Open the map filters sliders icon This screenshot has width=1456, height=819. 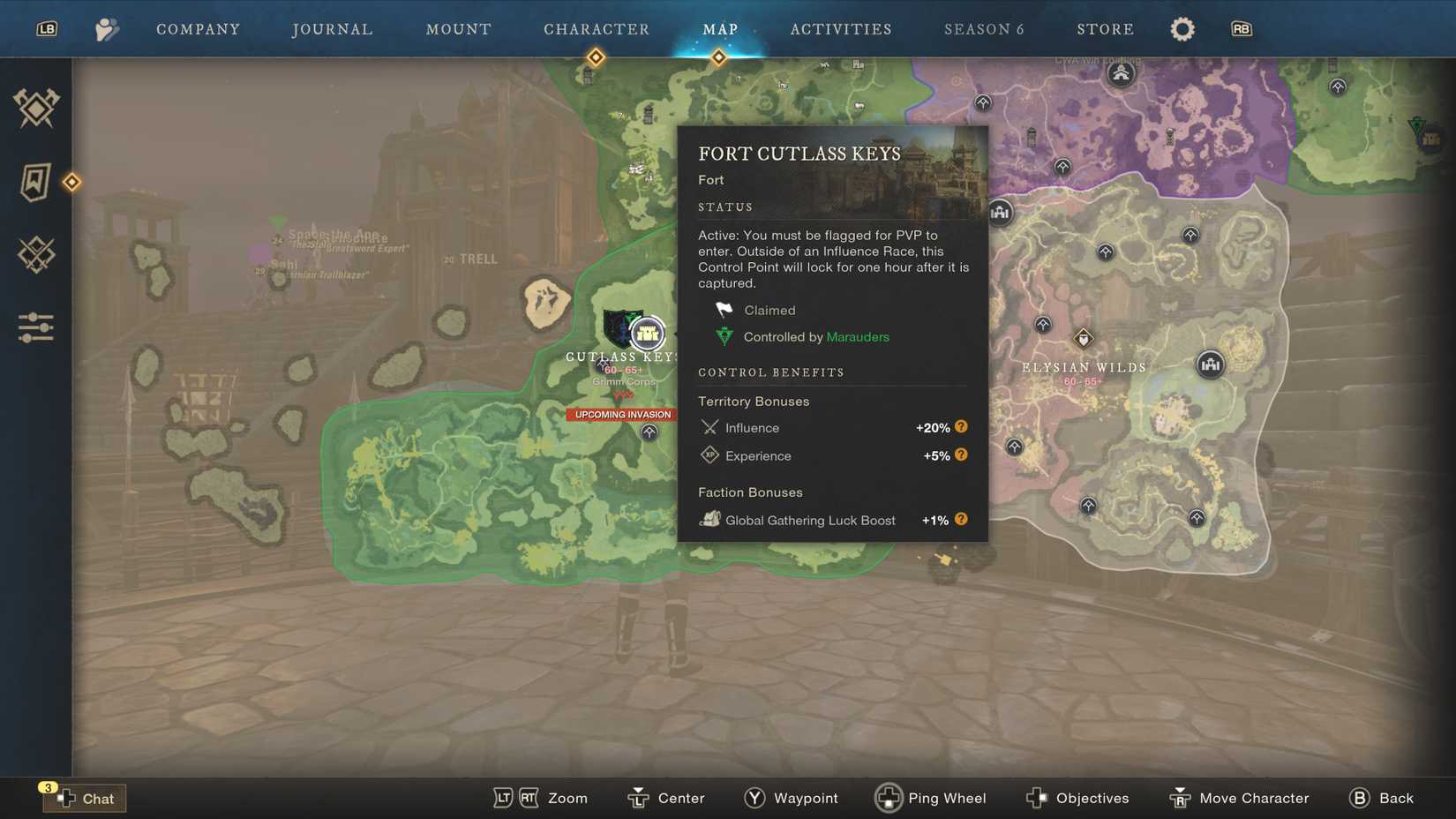pos(35,327)
